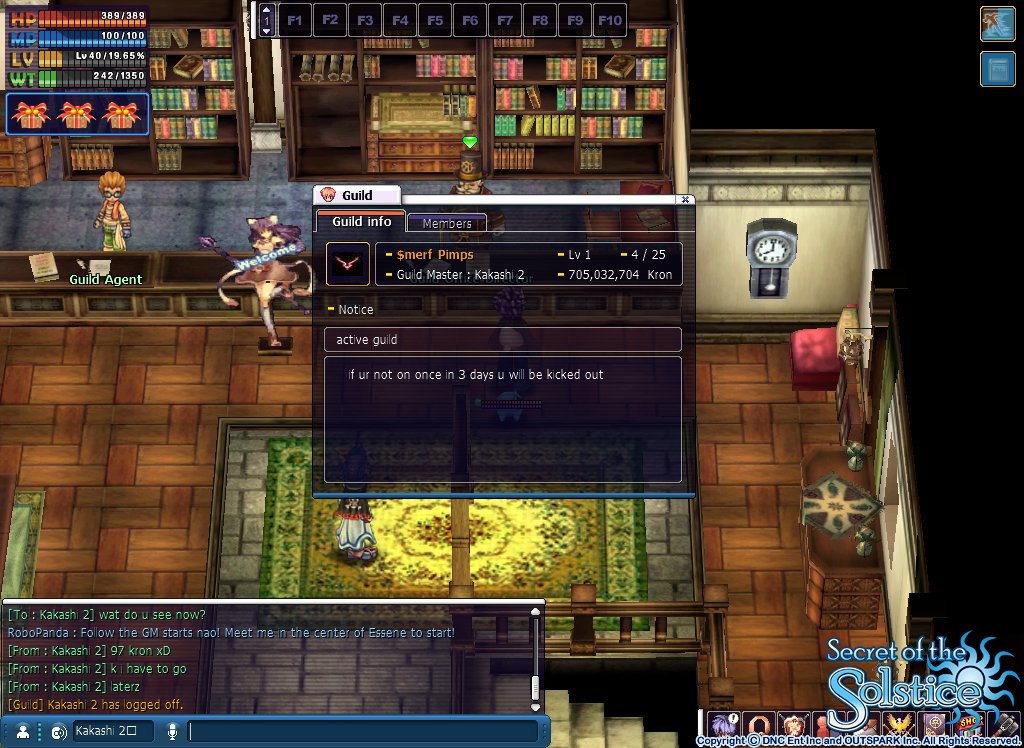This screenshot has height=748, width=1024.
Task: Click the guild emblem icon
Action: pyautogui.click(x=348, y=263)
